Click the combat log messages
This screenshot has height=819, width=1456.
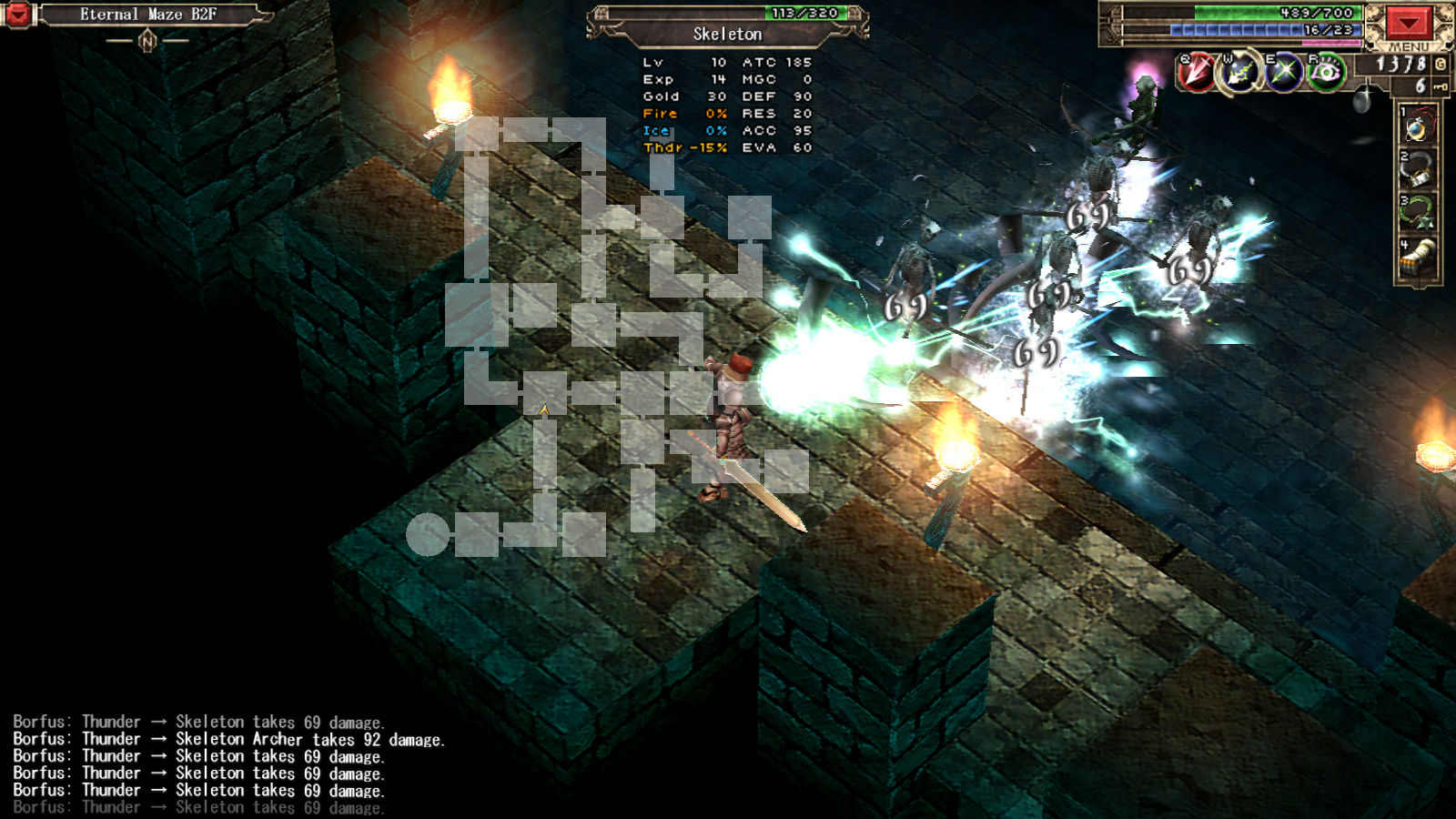(227, 764)
